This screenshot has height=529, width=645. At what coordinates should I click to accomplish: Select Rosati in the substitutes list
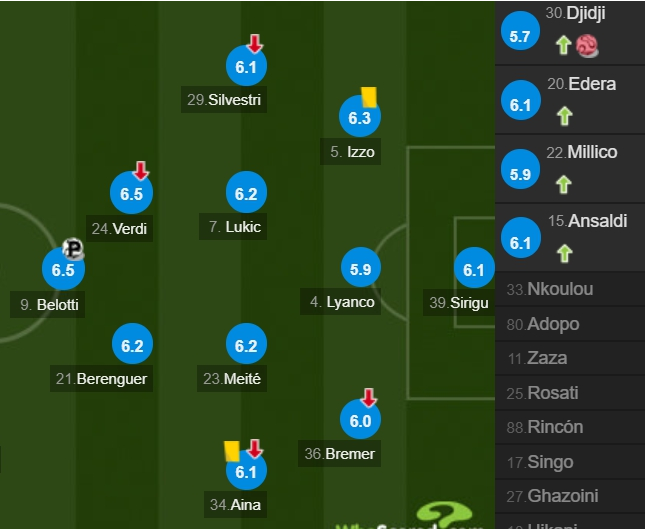(x=554, y=392)
